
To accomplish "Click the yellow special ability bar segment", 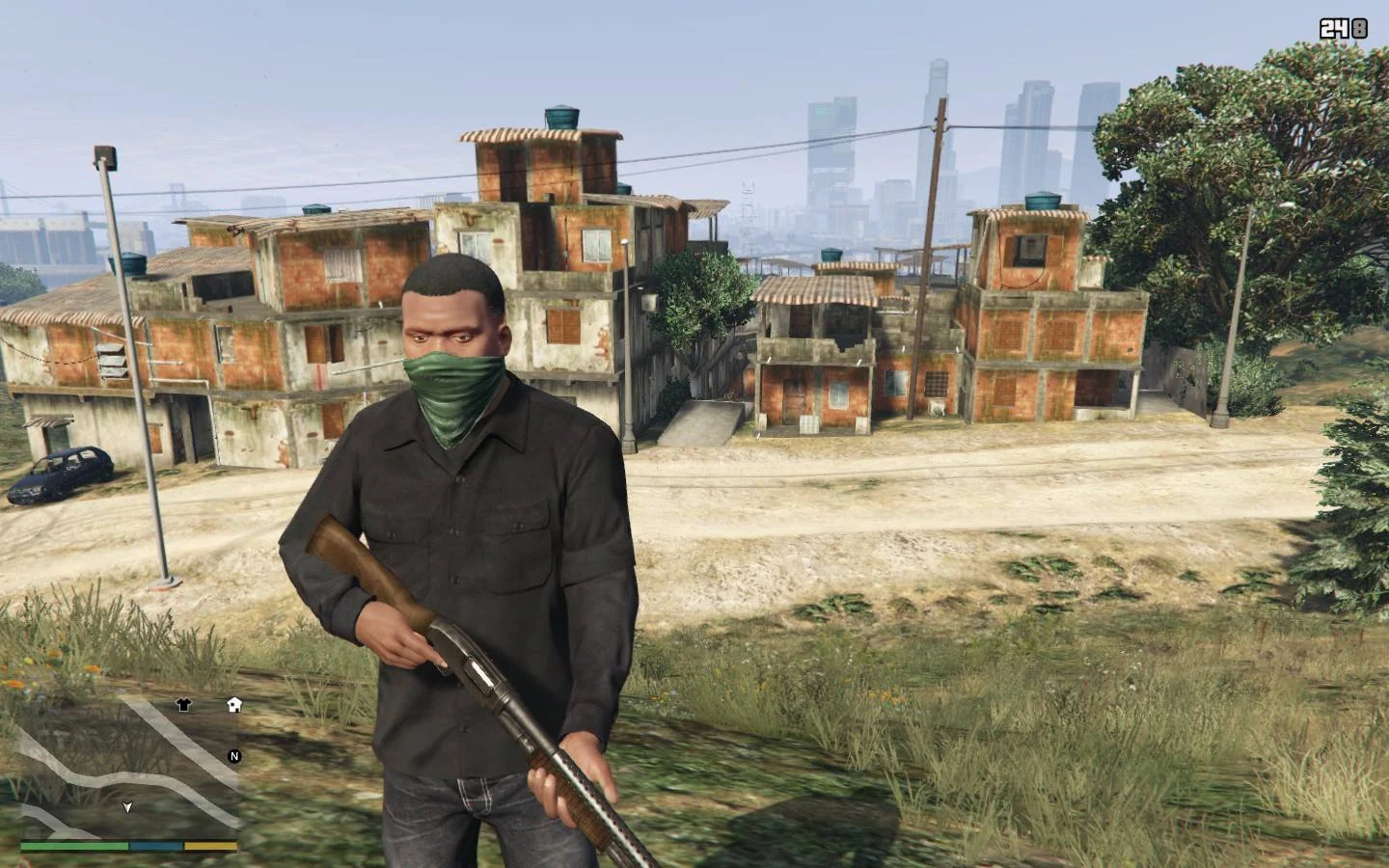I will 207,843.
